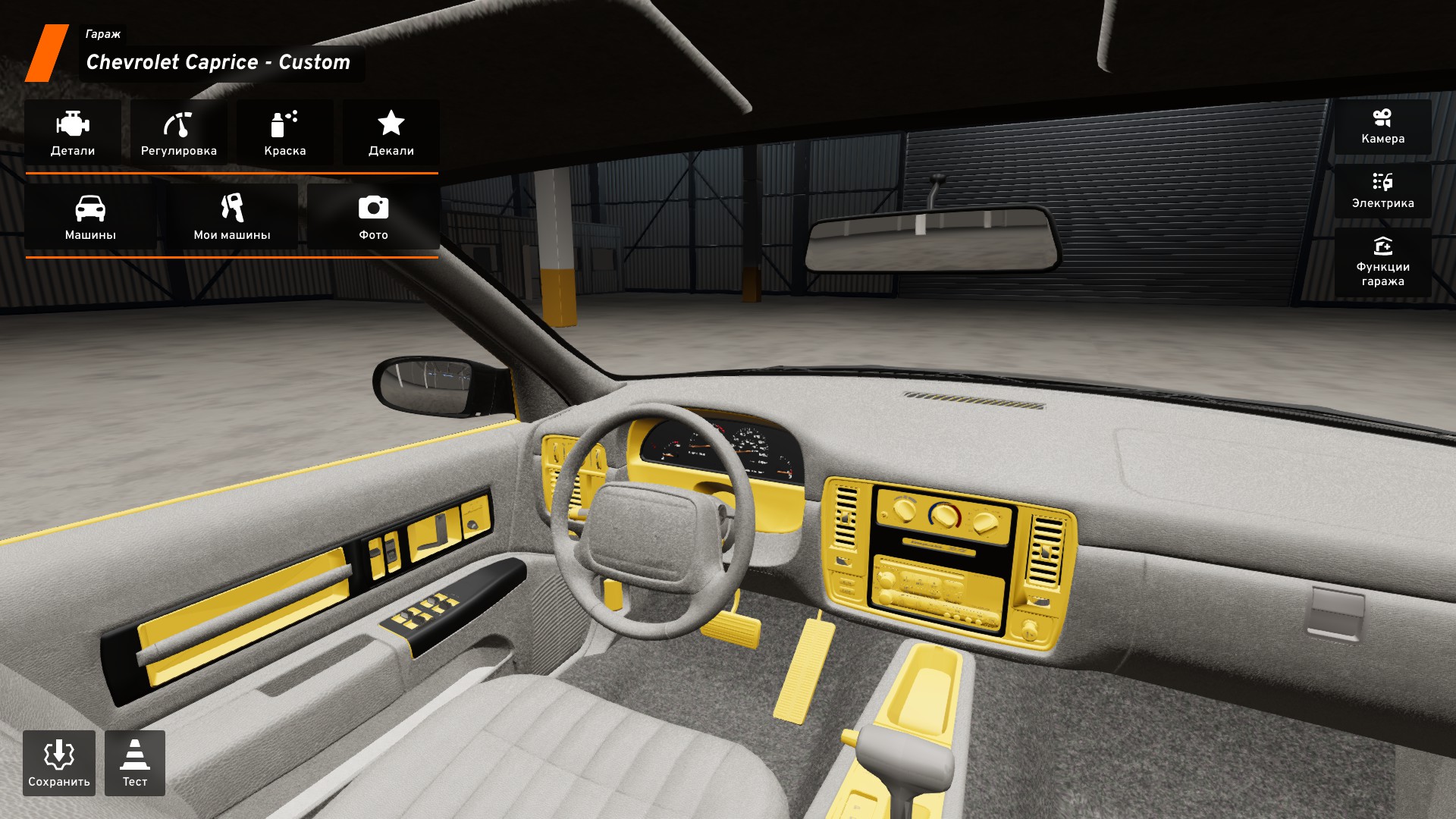The image size is (1456, 819).
Task: Click the Камера camera button
Action: [1382, 127]
